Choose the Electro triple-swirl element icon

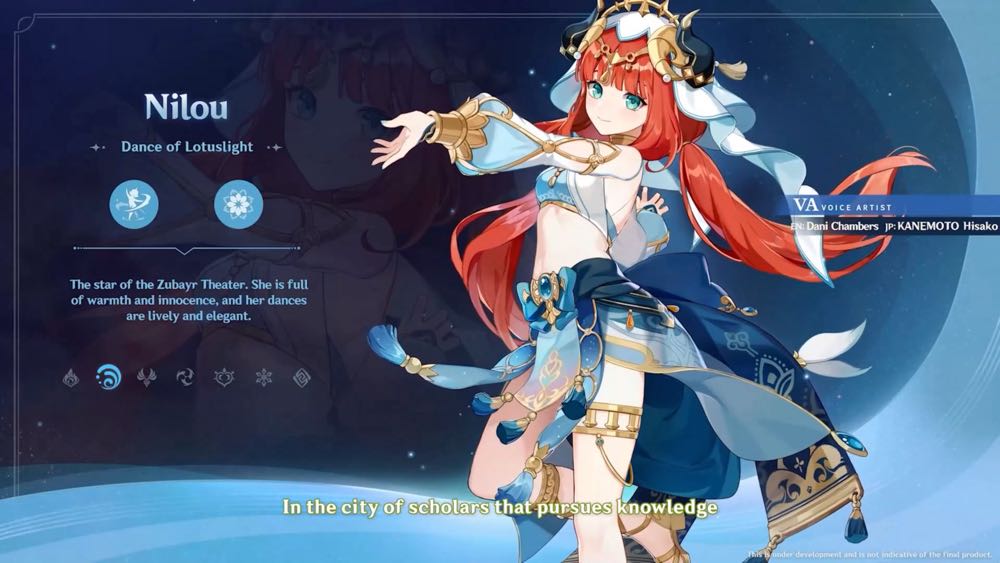click(186, 377)
